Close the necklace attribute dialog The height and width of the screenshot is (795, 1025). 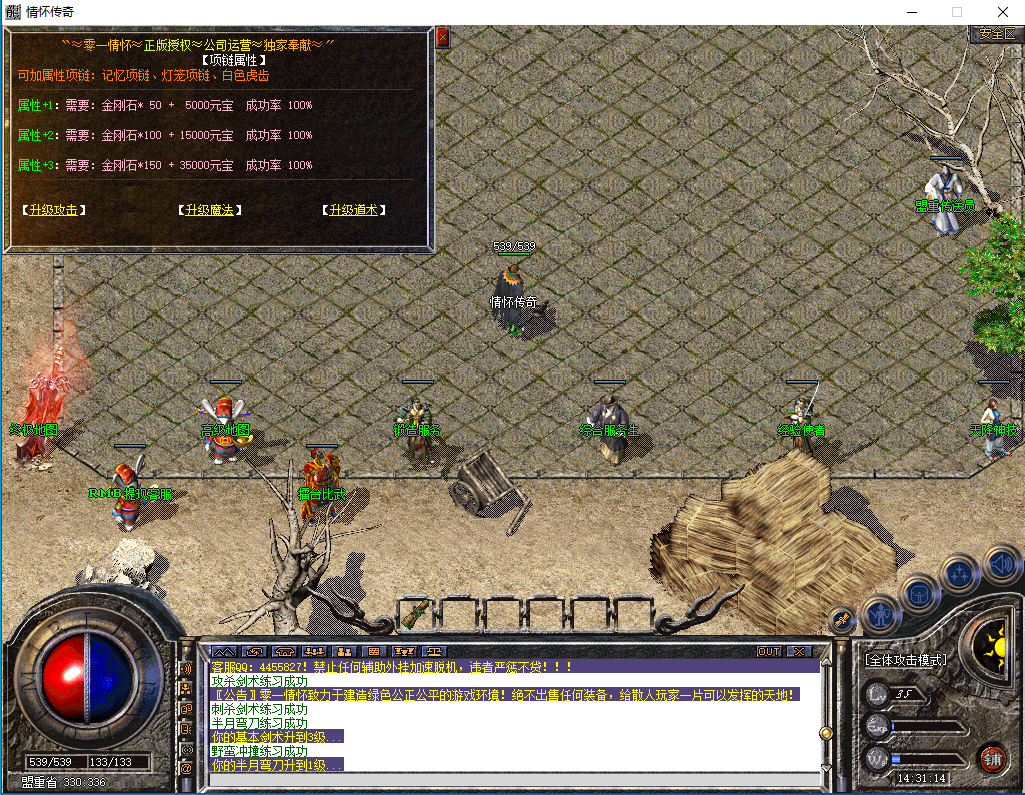pyautogui.click(x=442, y=38)
